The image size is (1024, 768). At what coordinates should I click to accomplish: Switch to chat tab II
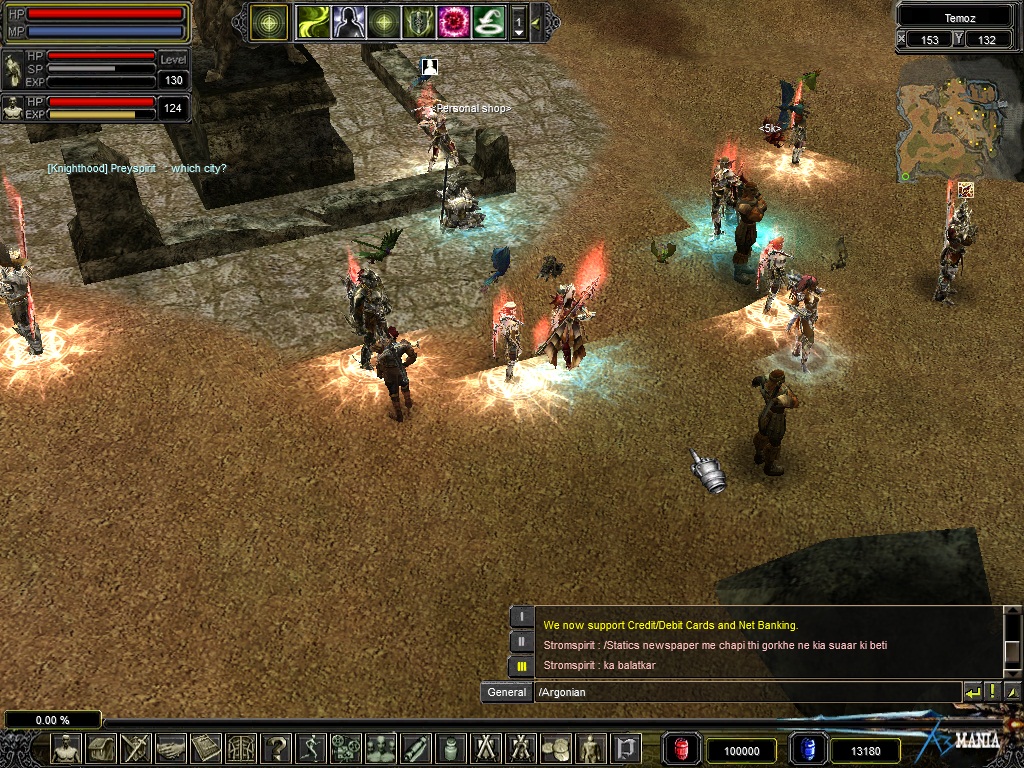click(521, 641)
